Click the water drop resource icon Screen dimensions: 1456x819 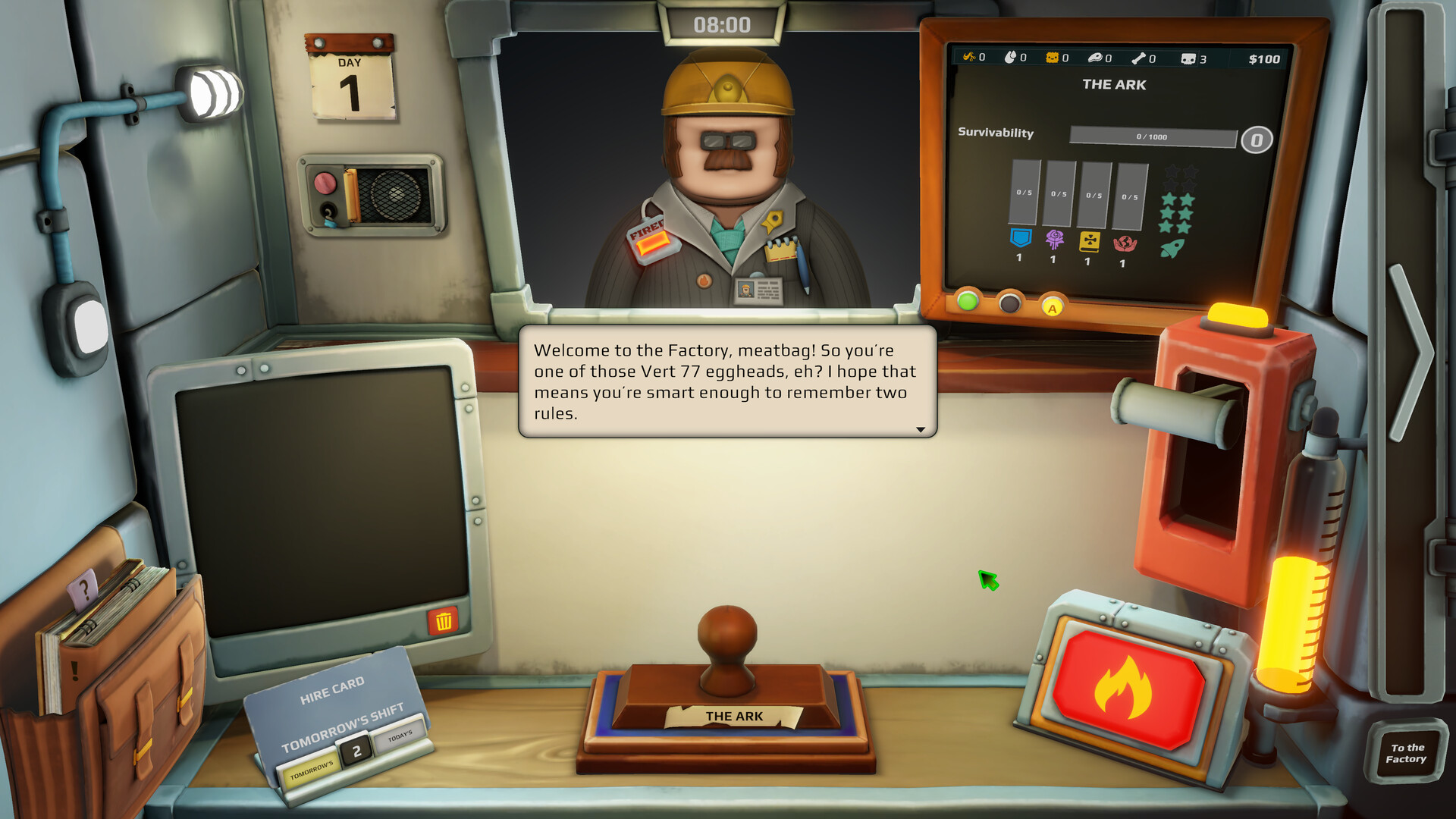1011,58
